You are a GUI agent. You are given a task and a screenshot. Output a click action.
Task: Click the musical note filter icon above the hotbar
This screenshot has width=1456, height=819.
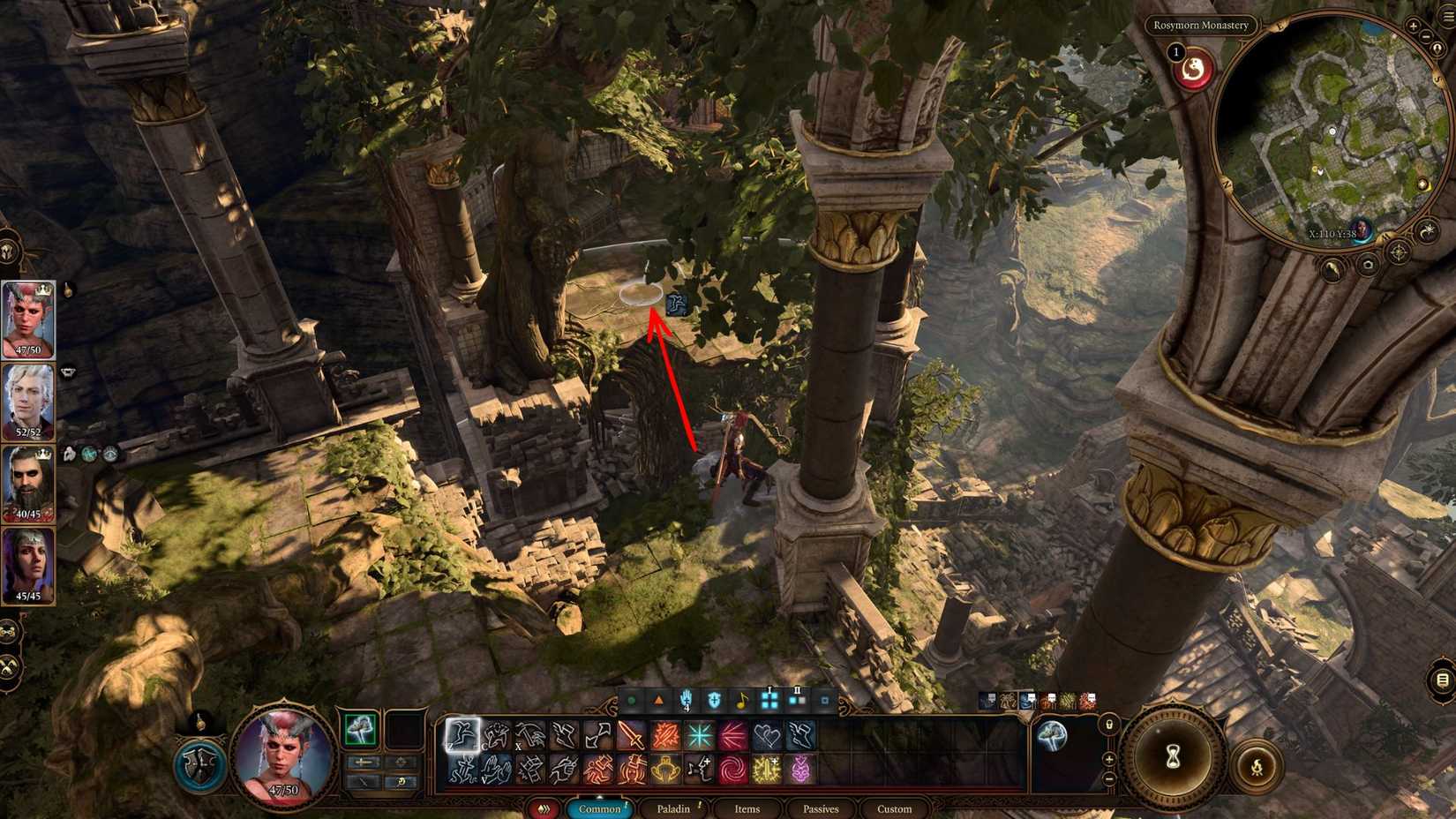742,700
